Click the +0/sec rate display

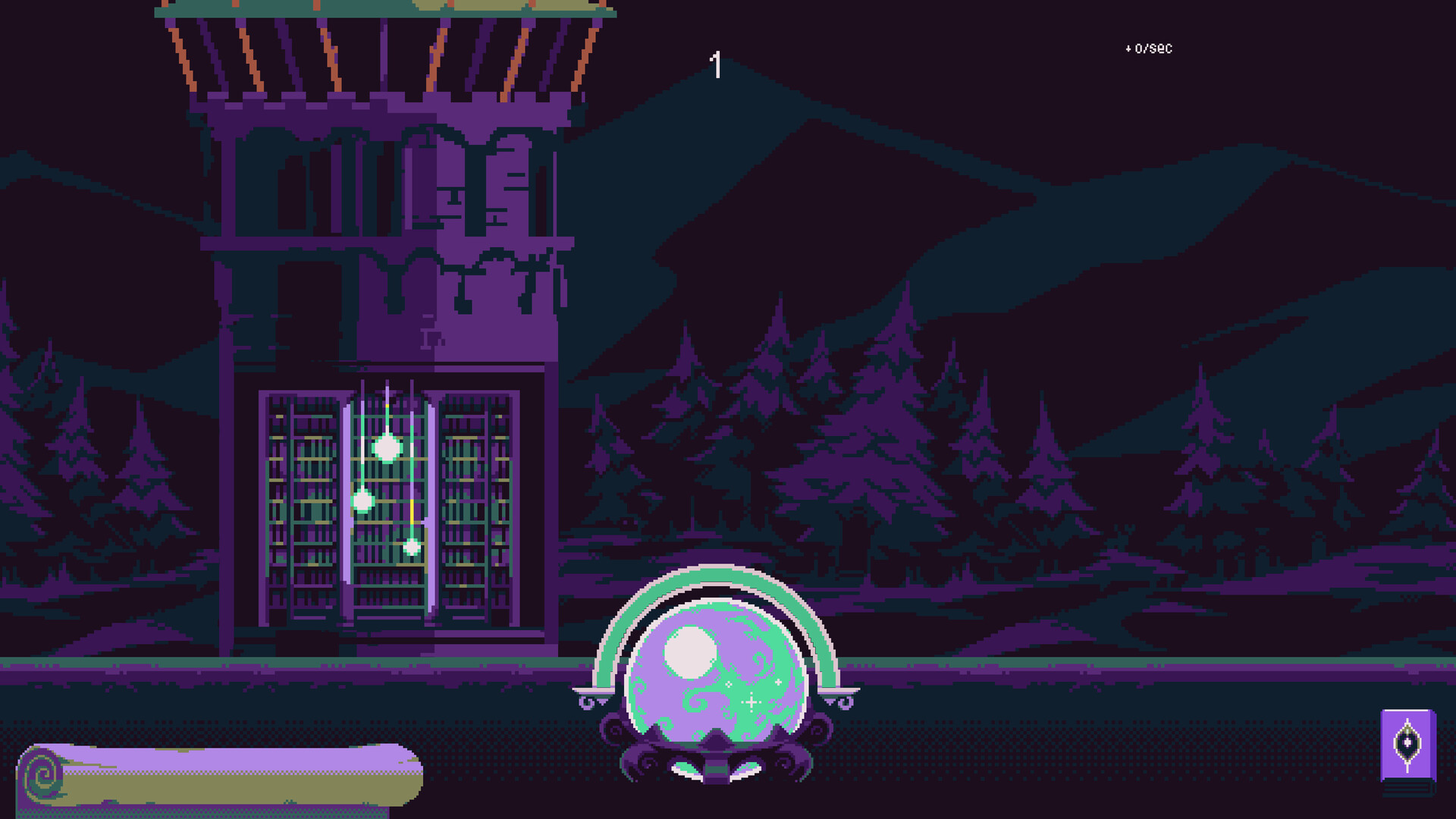[1147, 49]
